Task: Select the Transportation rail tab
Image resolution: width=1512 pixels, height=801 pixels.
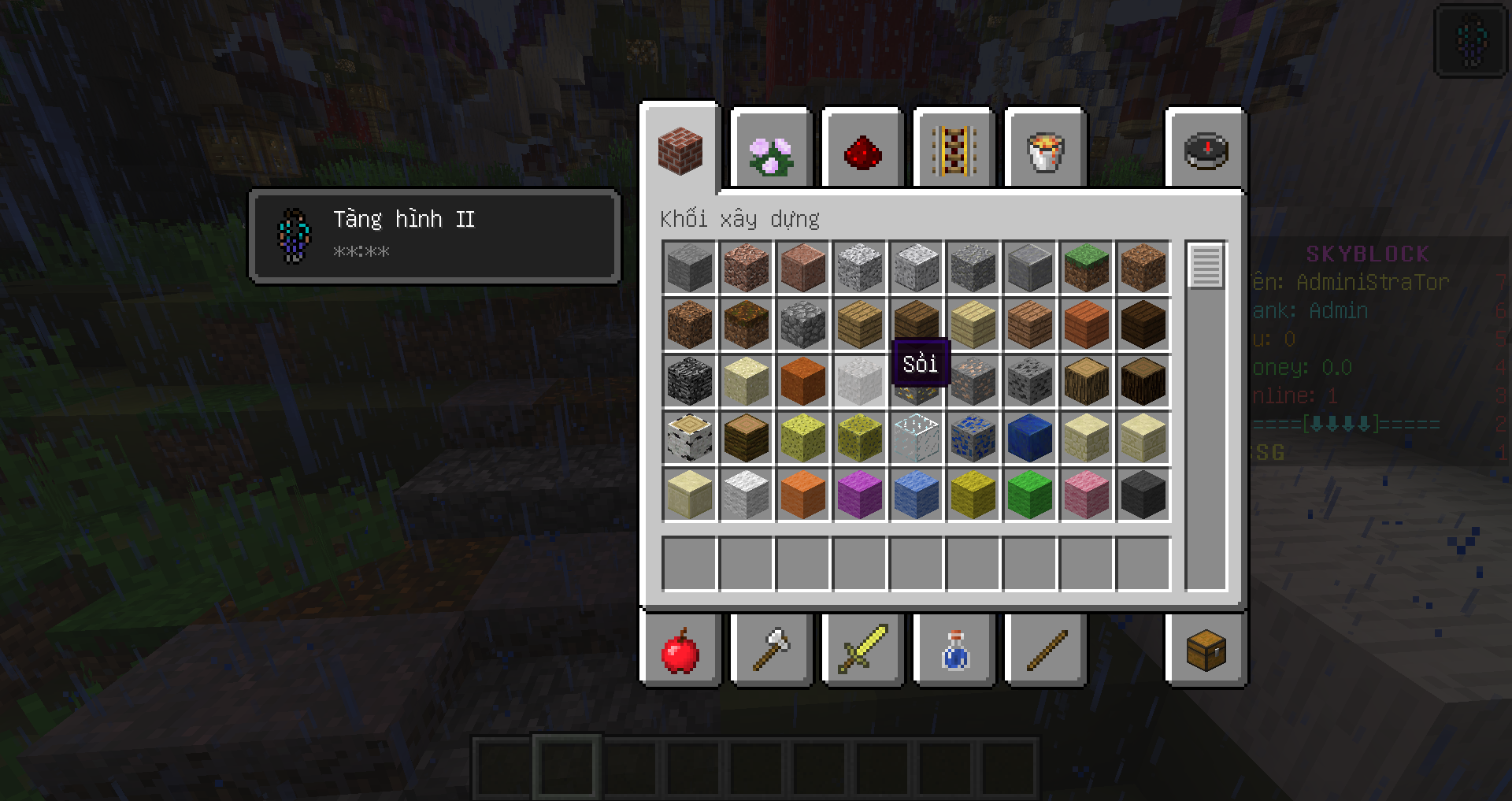Action: pyautogui.click(x=954, y=151)
